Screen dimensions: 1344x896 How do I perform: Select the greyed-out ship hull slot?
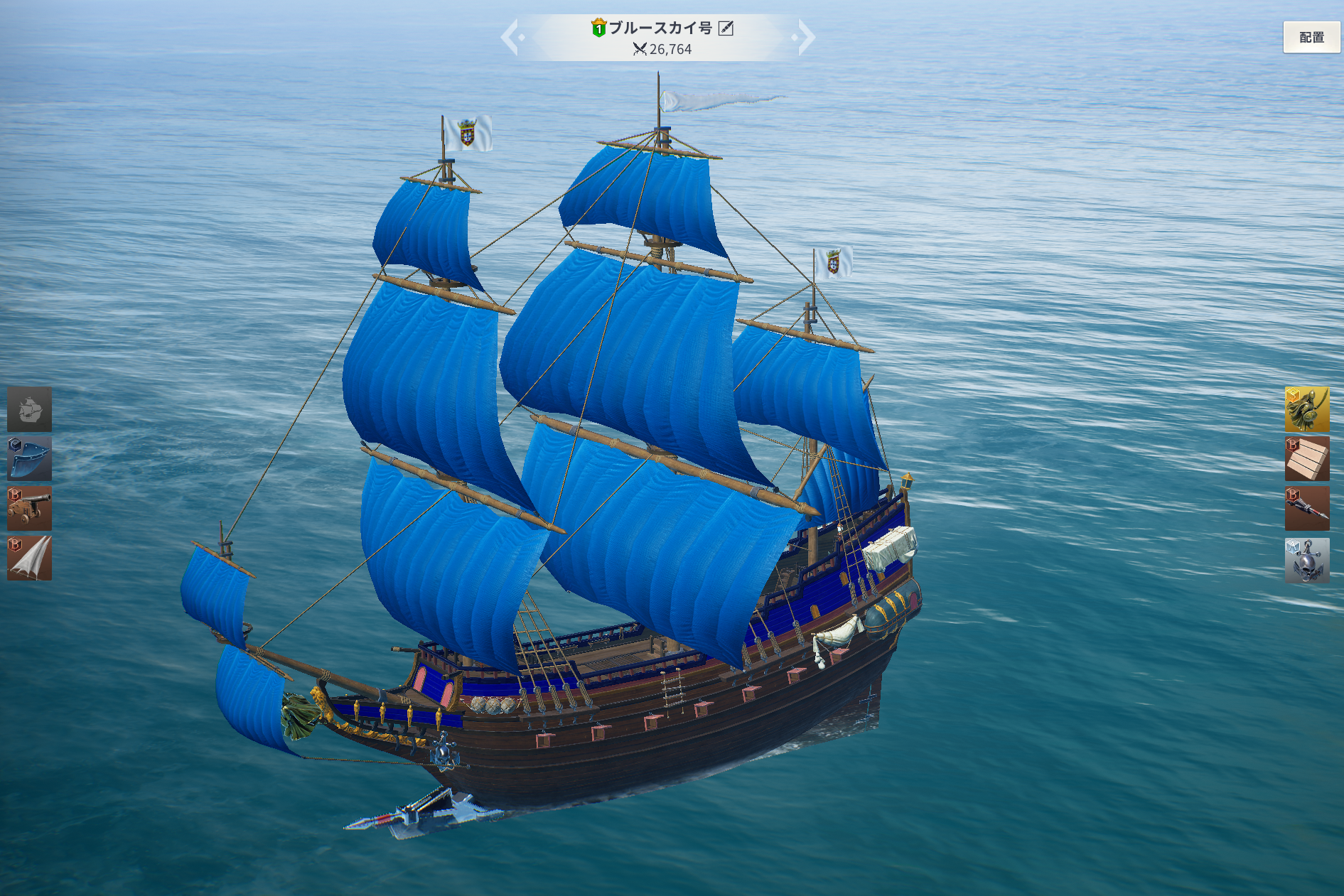pos(30,409)
